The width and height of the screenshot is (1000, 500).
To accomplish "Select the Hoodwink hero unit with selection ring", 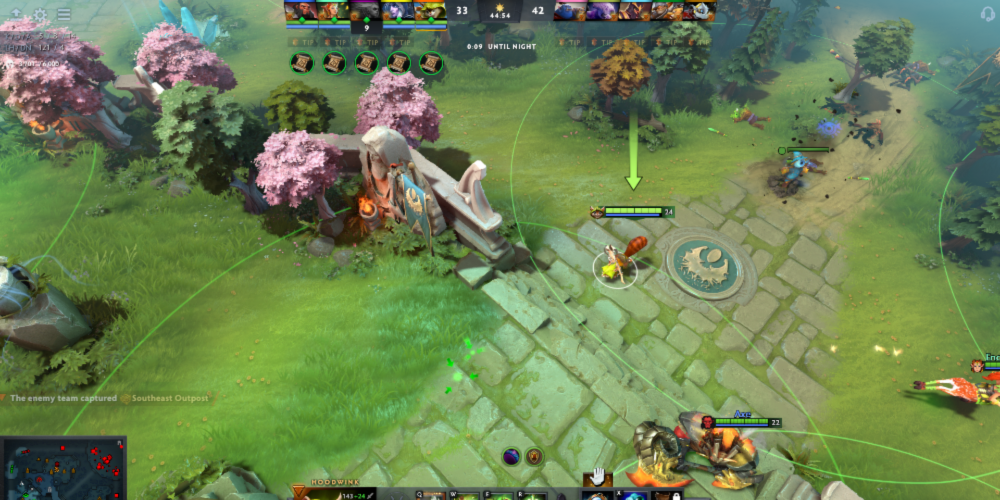I will coord(616,266).
